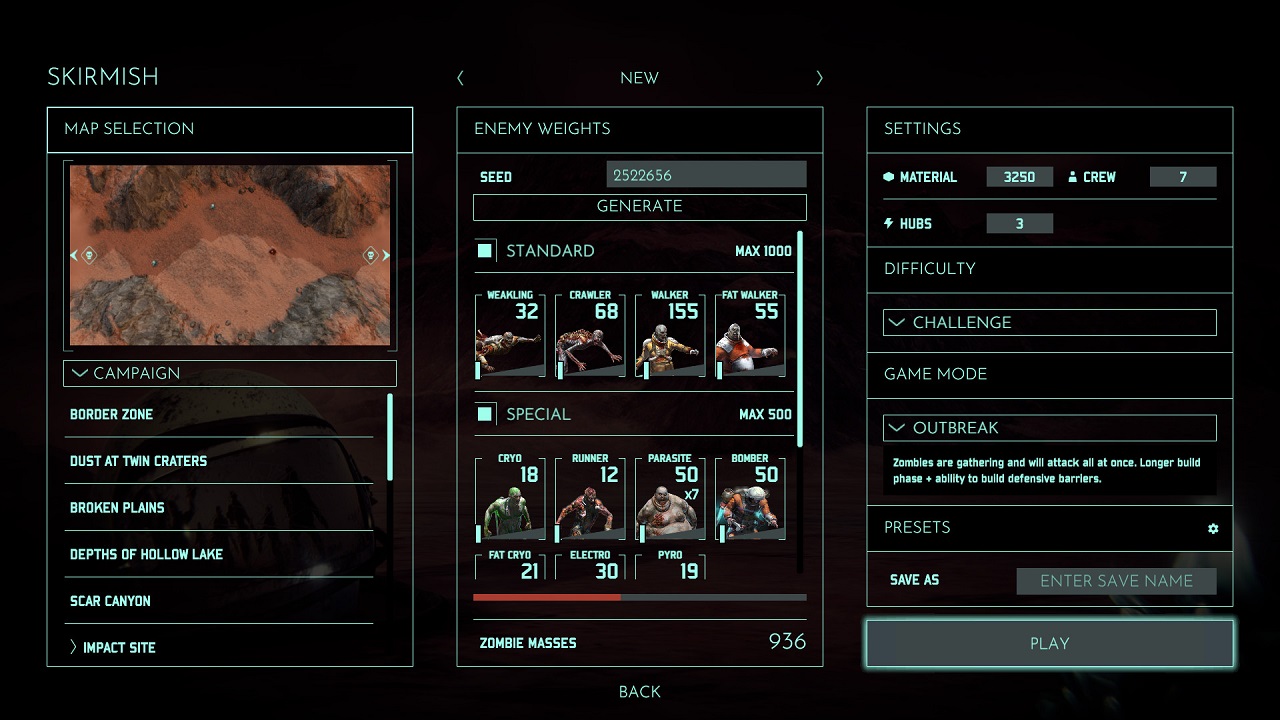Viewport: 1280px width, 720px height.
Task: Choose the Scar Canyon map
Action: [110, 601]
